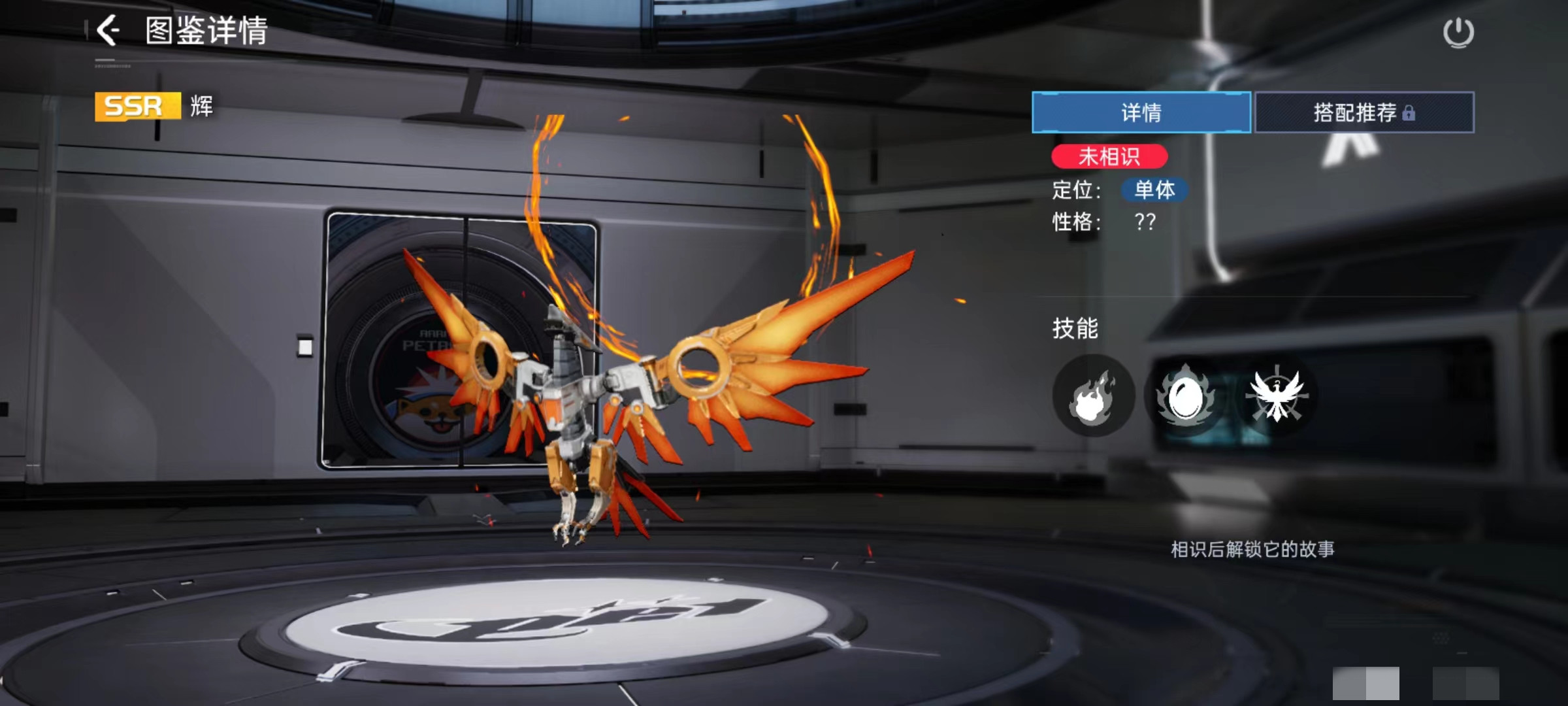Screen dimensions: 1568x706
Task: Click the power icon button
Action: (x=1458, y=33)
